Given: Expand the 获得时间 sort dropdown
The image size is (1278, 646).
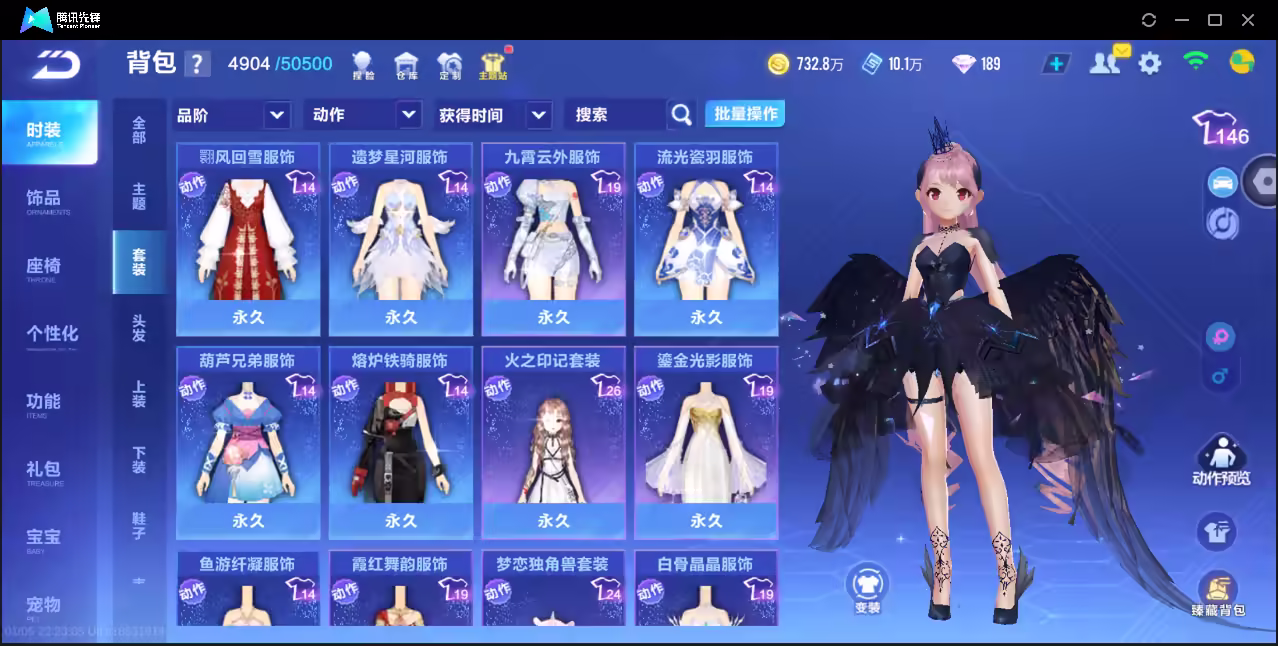Looking at the screenshot, I should [494, 115].
